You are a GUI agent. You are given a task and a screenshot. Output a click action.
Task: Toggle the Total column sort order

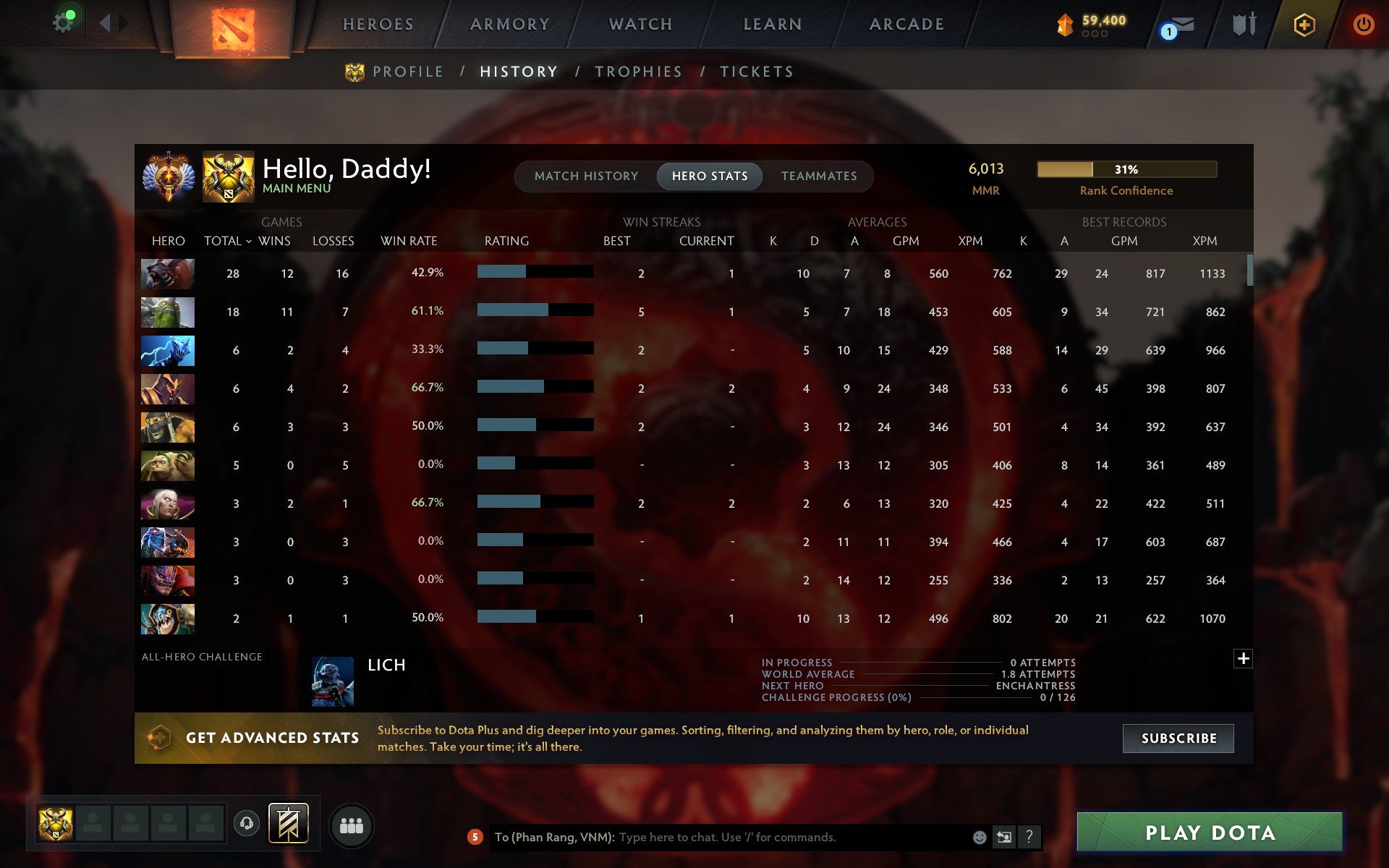pos(226,241)
